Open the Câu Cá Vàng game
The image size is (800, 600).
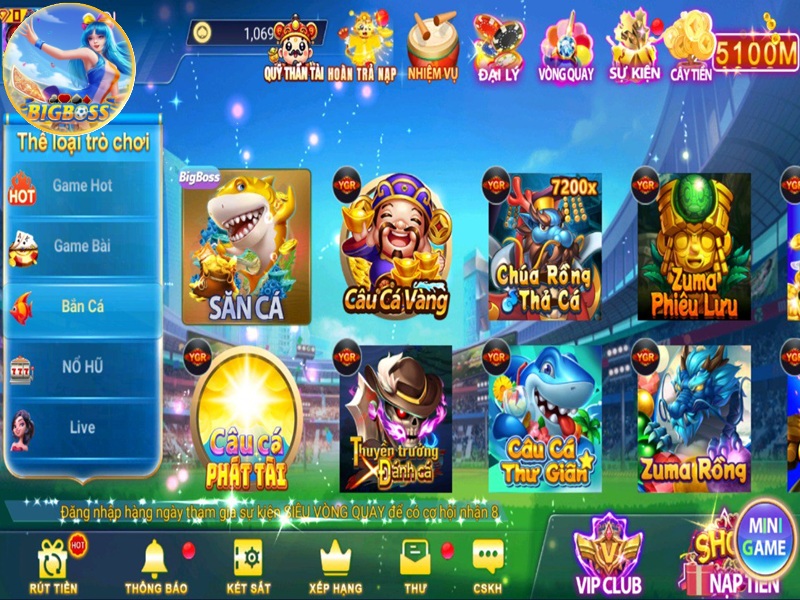coord(395,248)
